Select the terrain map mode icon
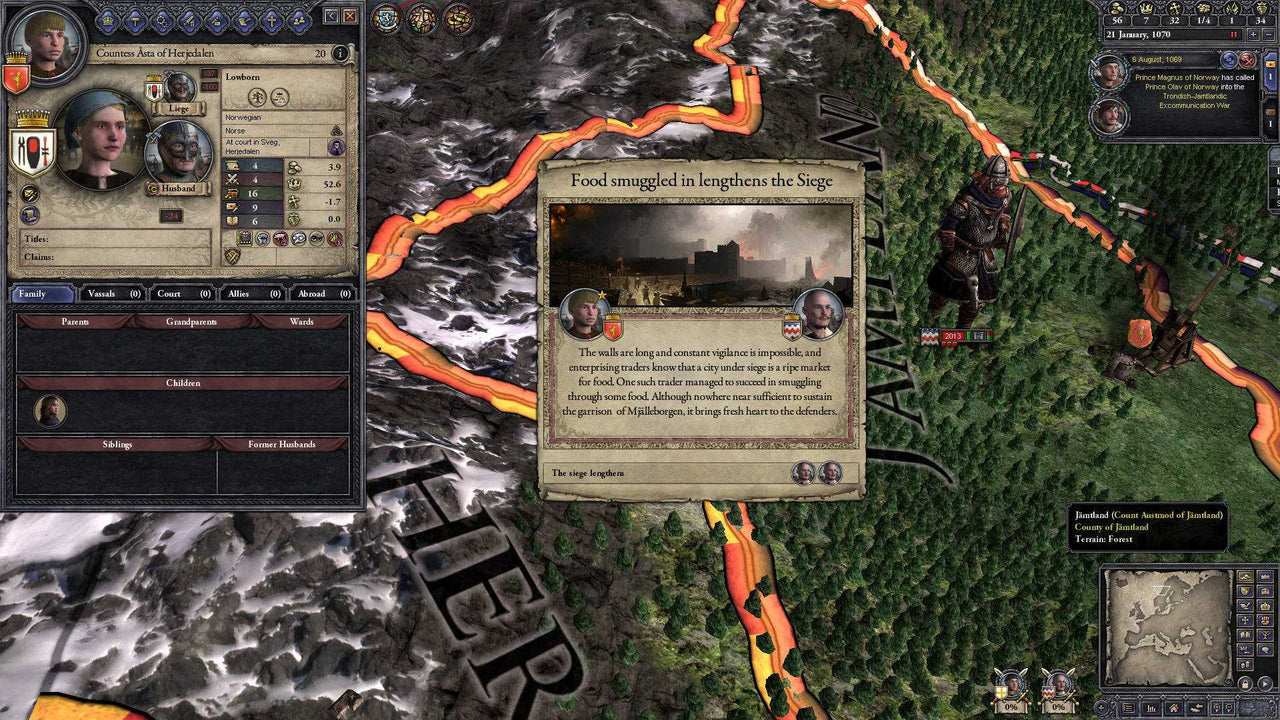This screenshot has height=720, width=1280. click(x=1245, y=576)
